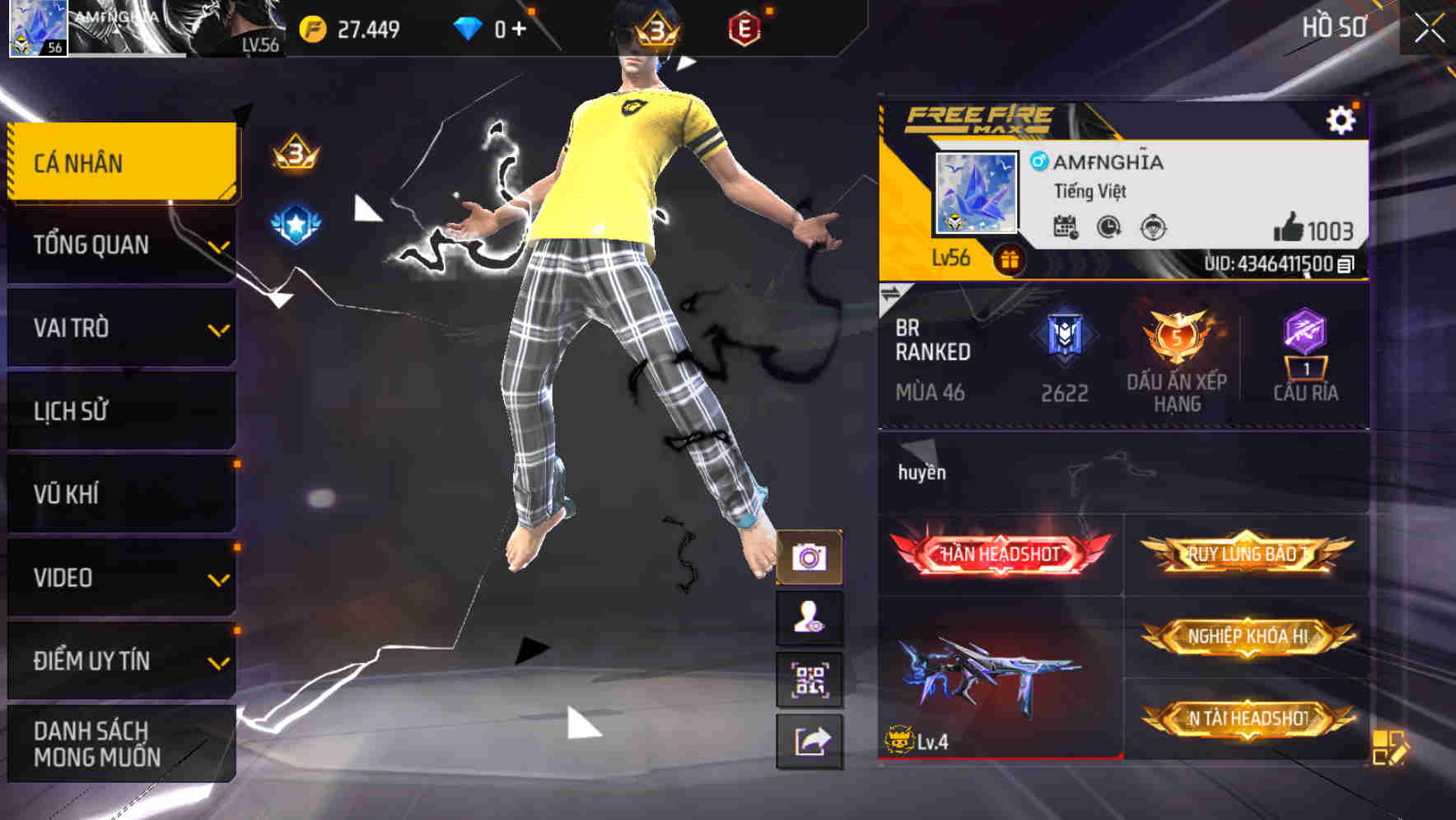Expand the ĐIỂM UY TÍN section
The width and height of the screenshot is (1456, 820).
click(x=120, y=659)
